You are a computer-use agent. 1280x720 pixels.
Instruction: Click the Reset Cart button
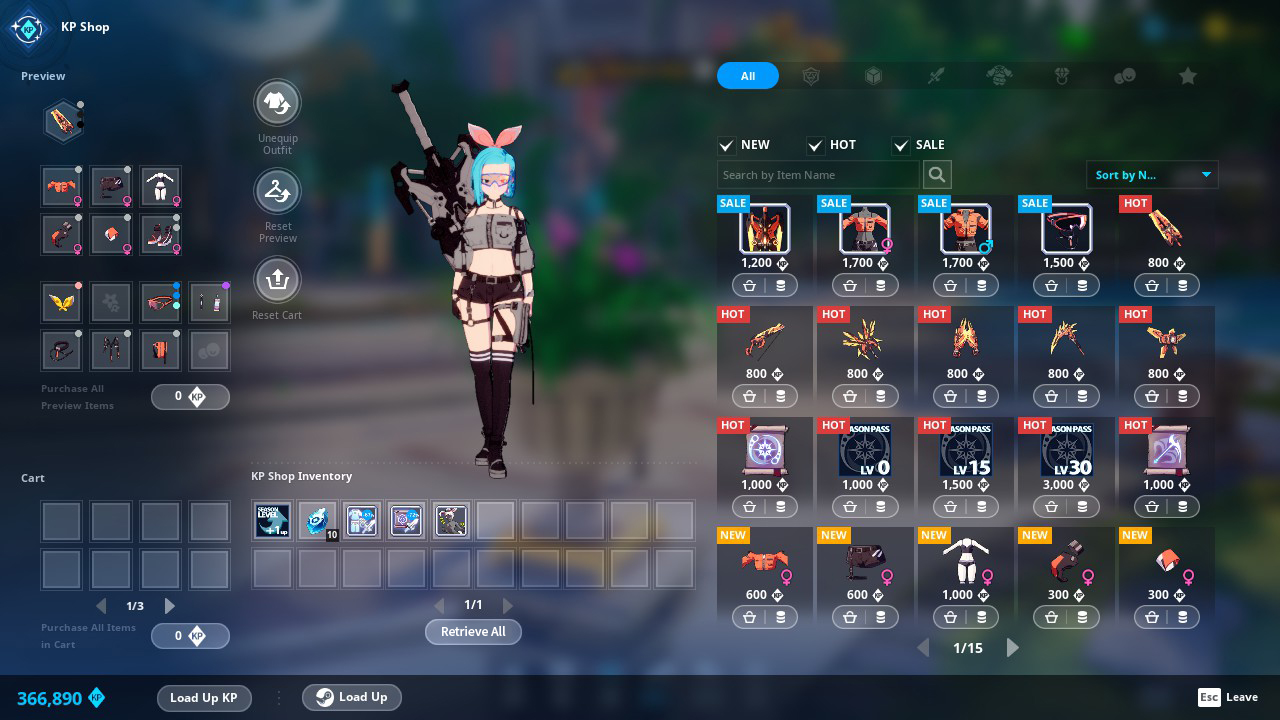[x=277, y=280]
